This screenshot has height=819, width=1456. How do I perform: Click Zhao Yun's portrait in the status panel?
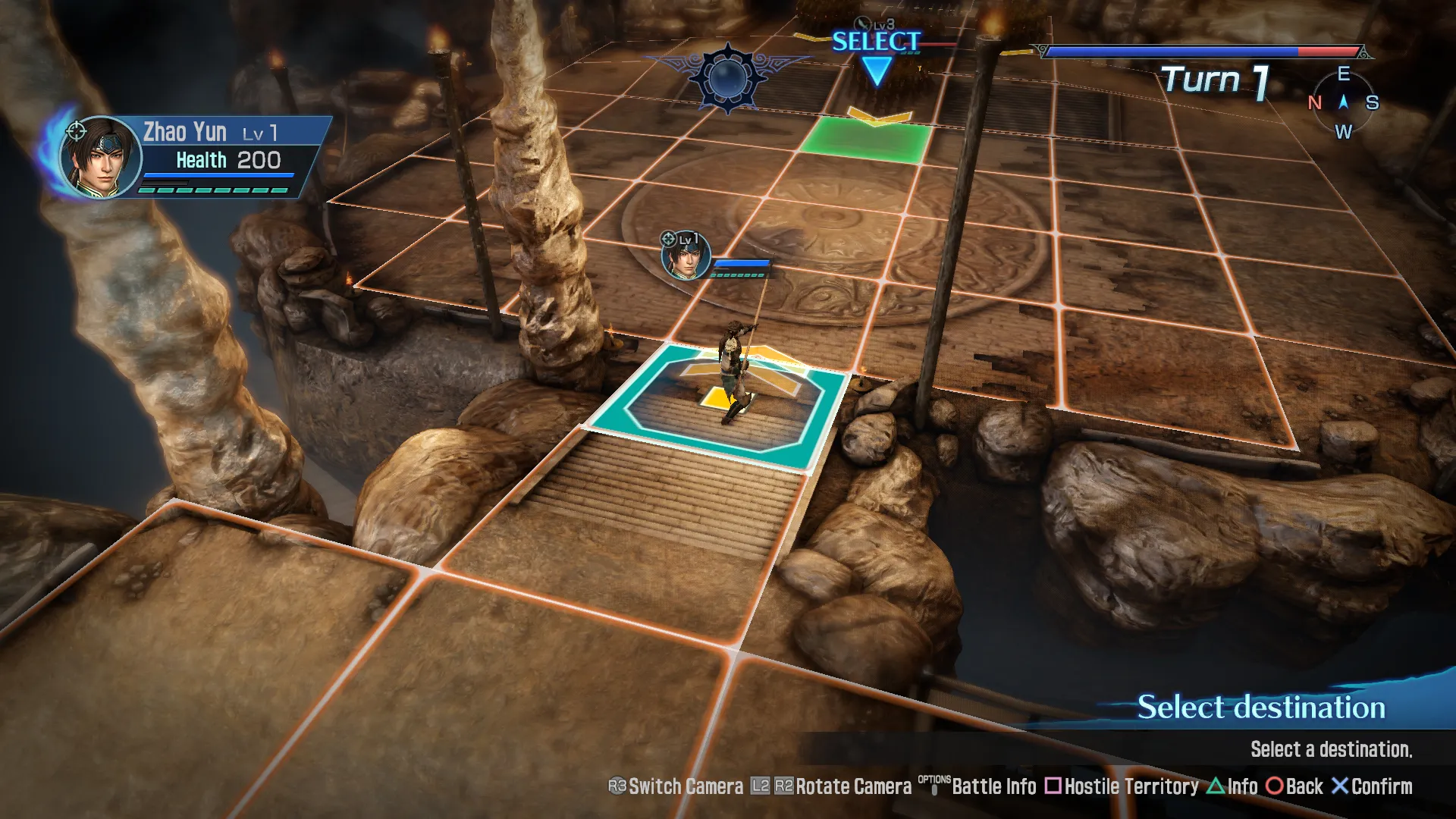[100, 158]
